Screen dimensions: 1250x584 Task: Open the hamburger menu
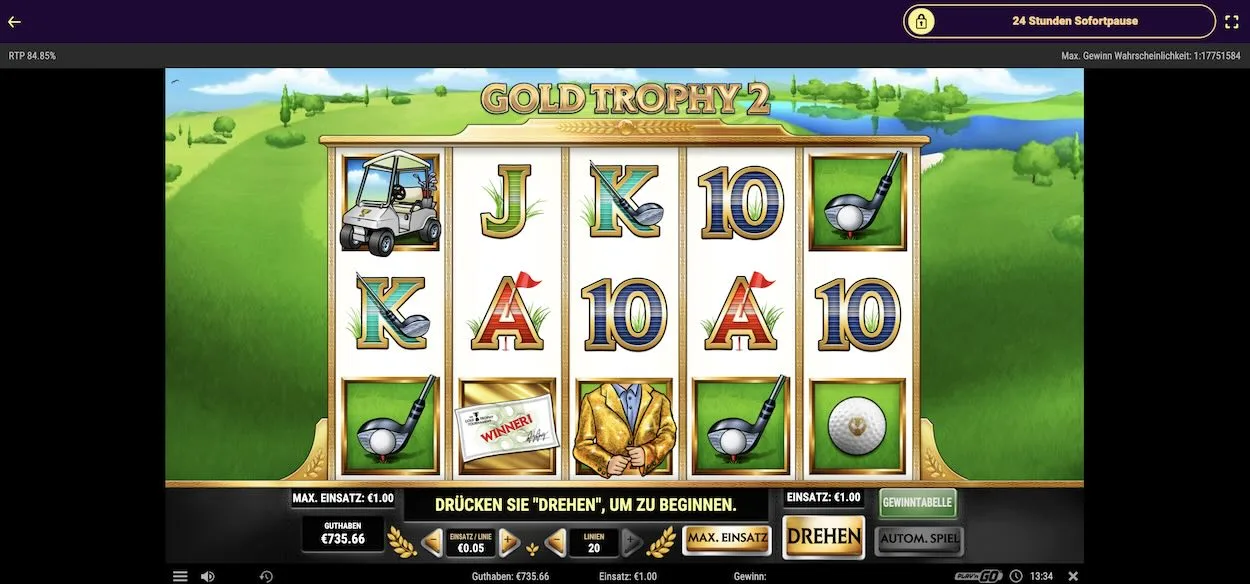click(x=180, y=576)
